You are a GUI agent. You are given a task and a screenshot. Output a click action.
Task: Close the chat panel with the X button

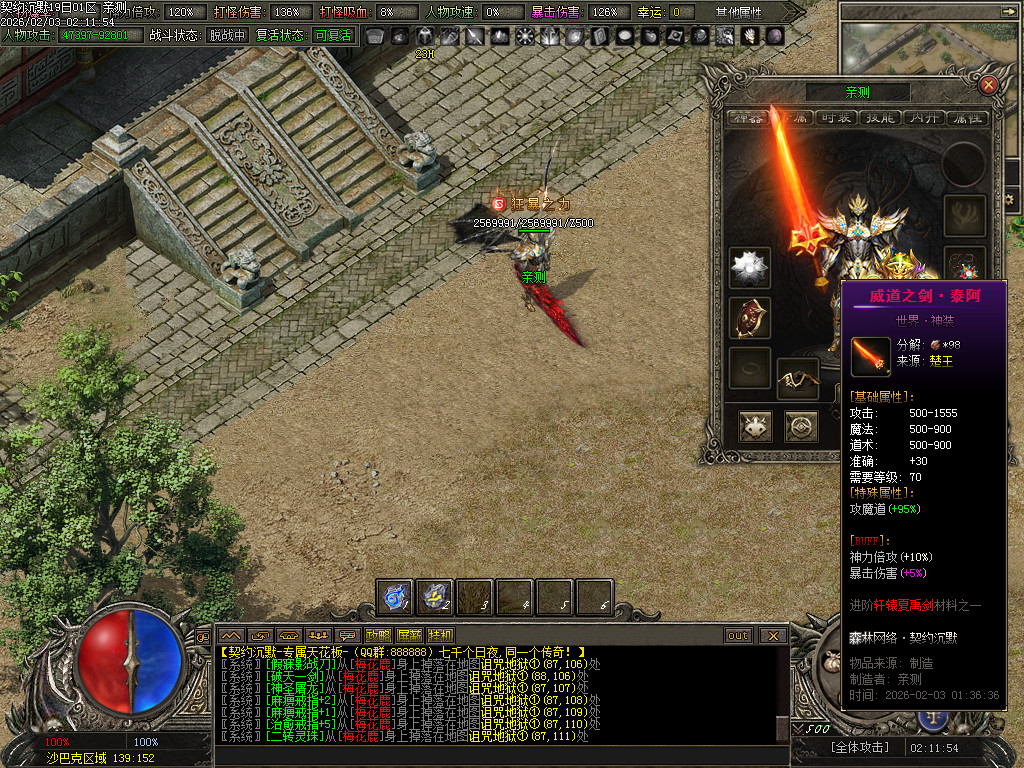click(772, 635)
